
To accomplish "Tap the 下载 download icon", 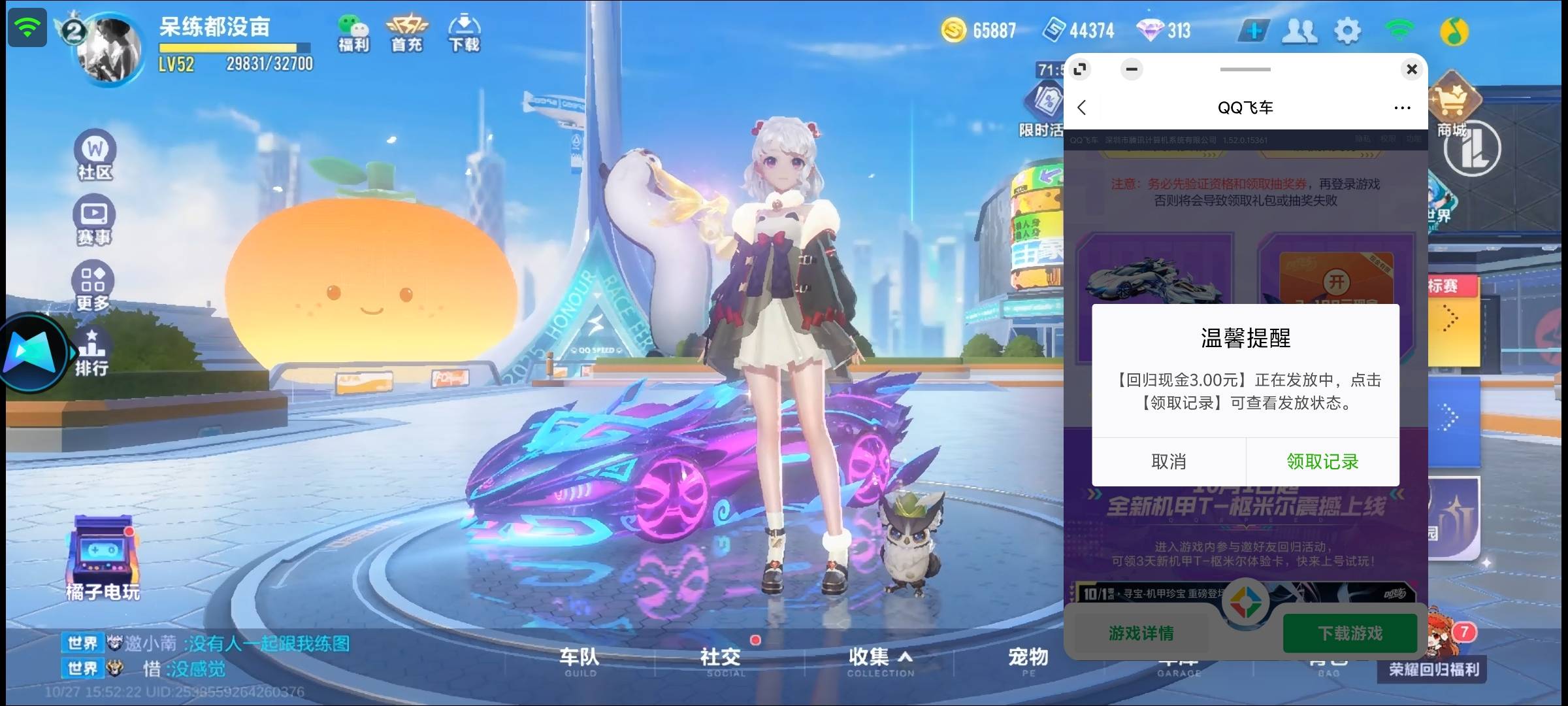I will (464, 33).
